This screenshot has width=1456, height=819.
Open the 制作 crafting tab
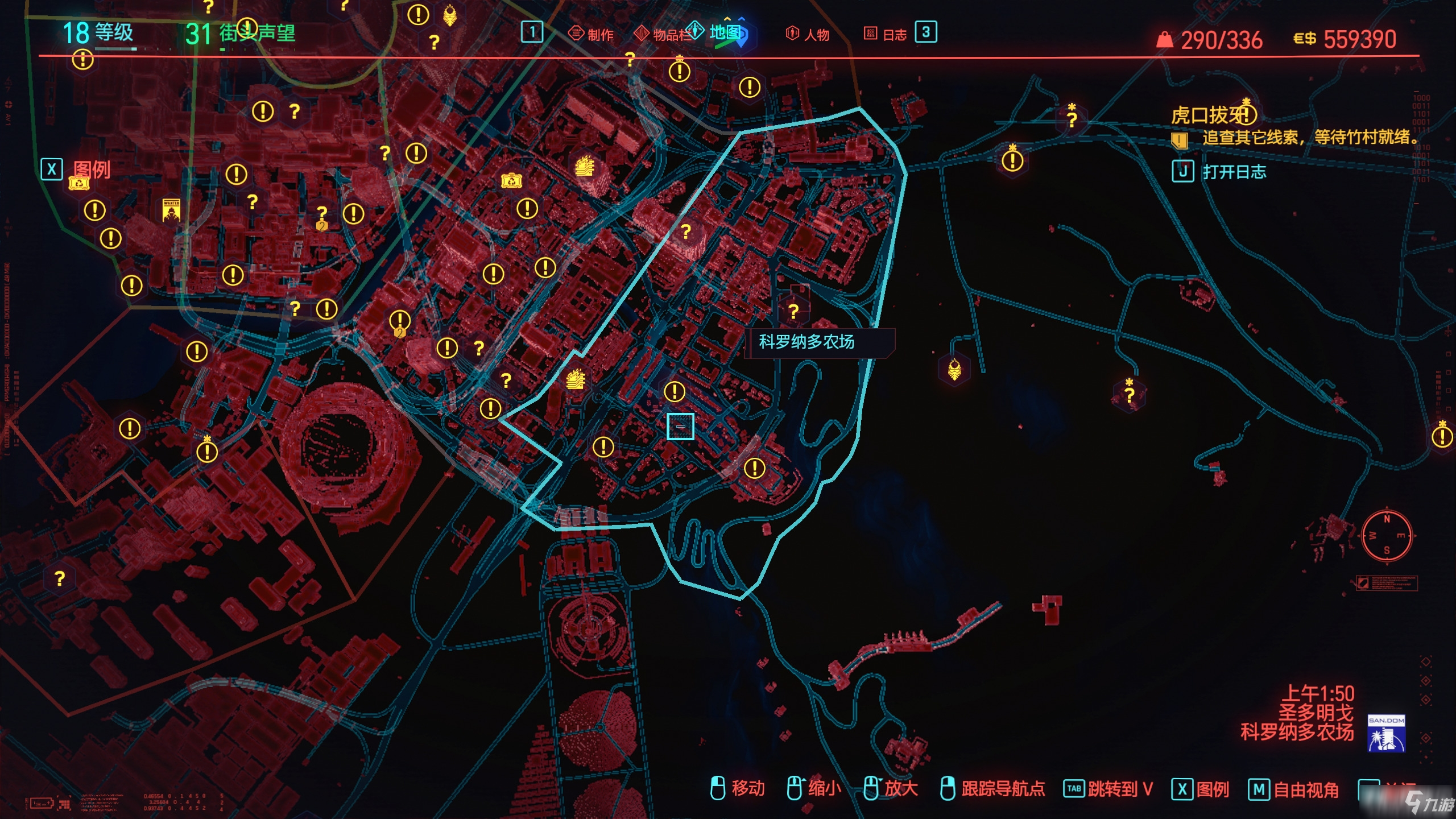[592, 34]
